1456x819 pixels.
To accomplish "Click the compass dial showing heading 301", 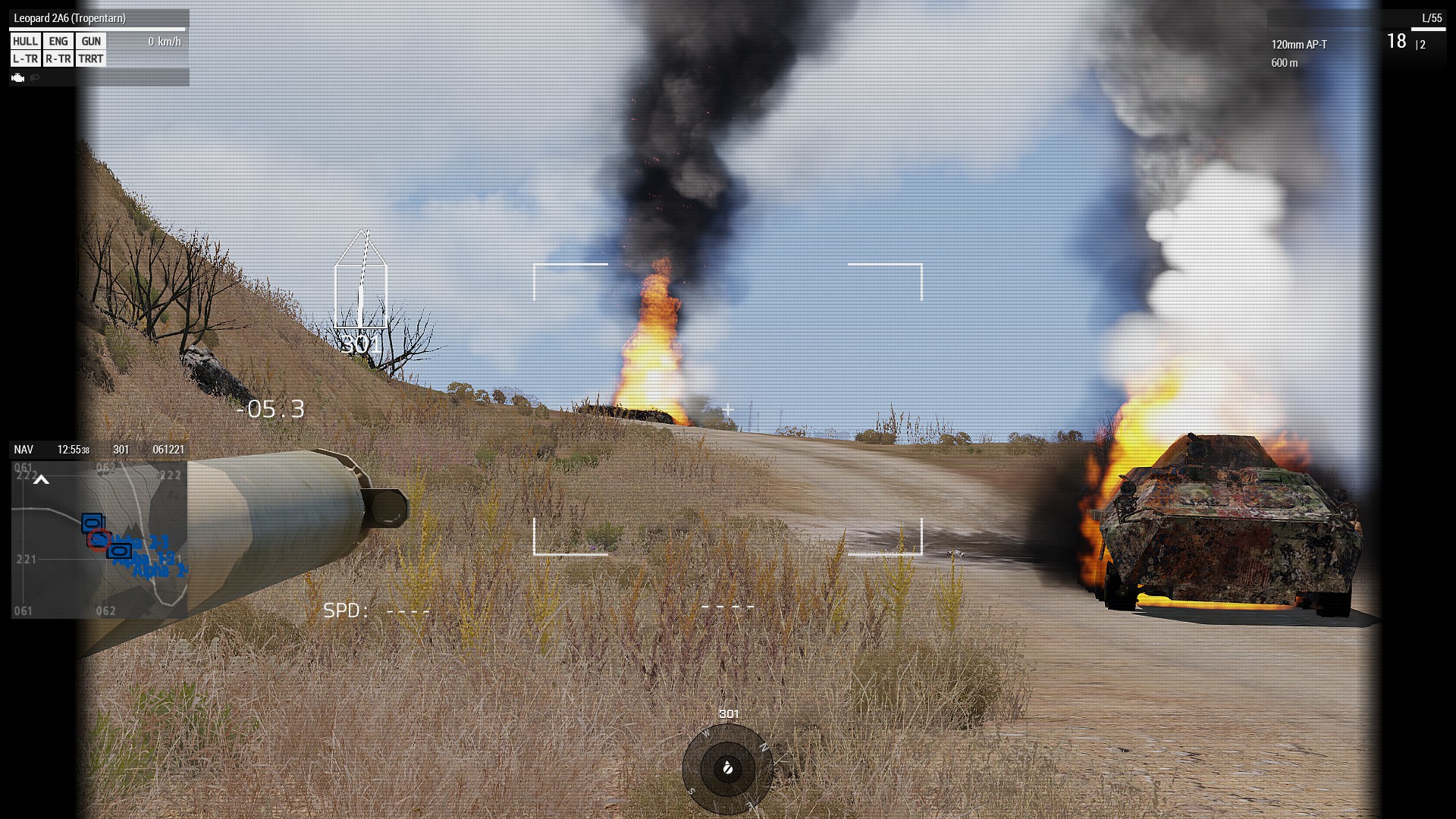I will (x=727, y=769).
